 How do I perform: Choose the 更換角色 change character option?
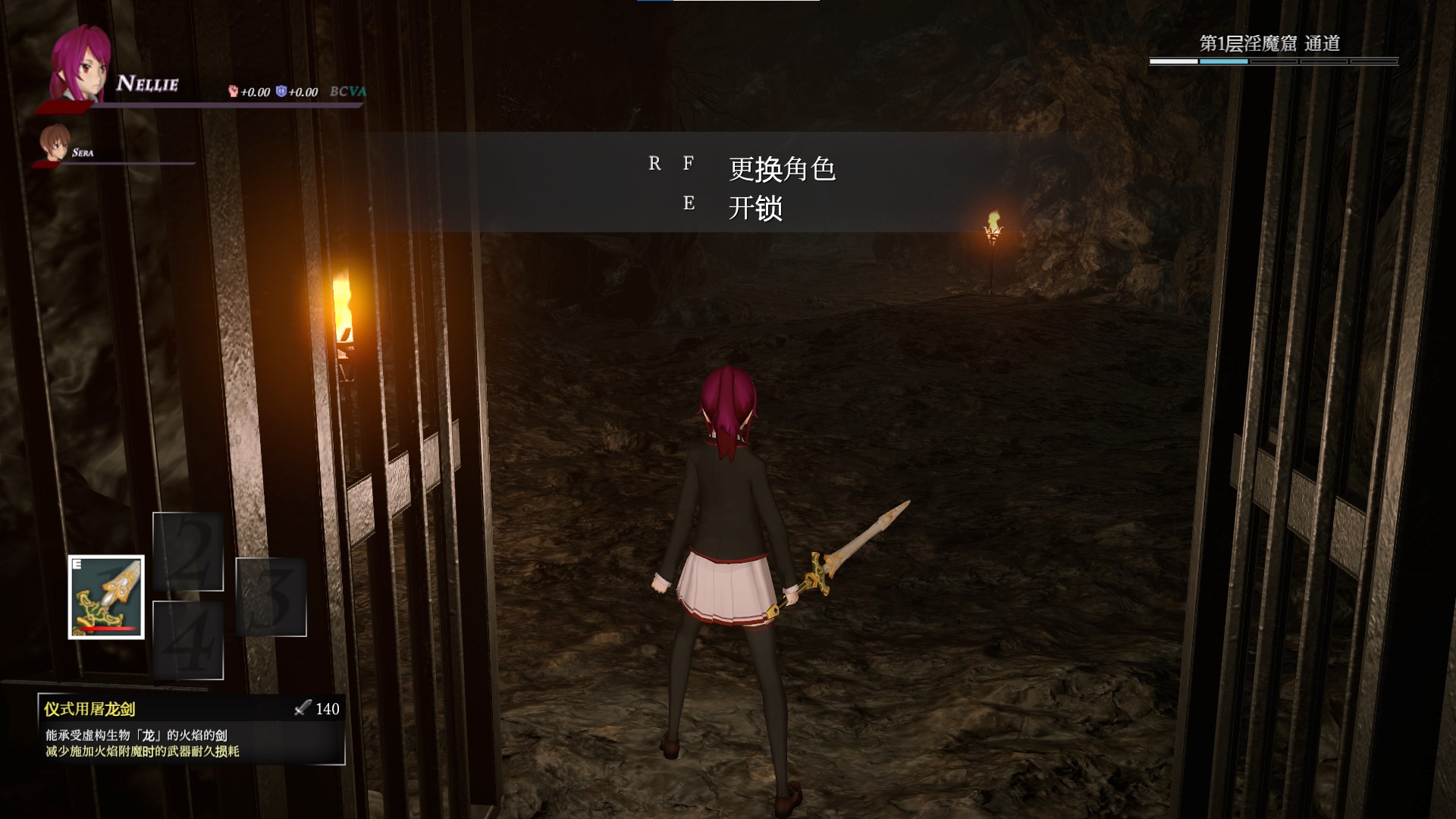coord(781,168)
